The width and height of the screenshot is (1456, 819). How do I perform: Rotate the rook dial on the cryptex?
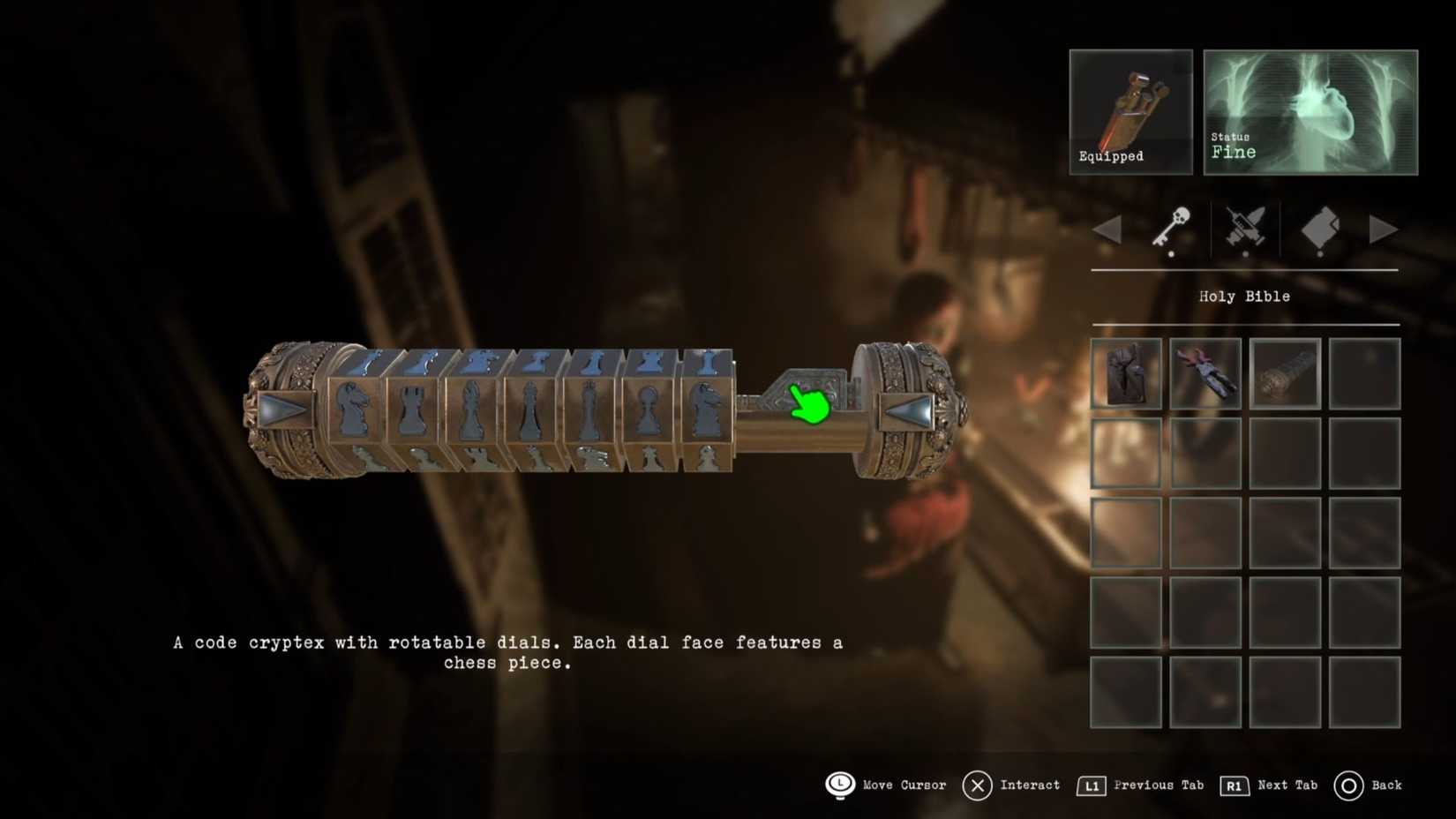tap(412, 409)
